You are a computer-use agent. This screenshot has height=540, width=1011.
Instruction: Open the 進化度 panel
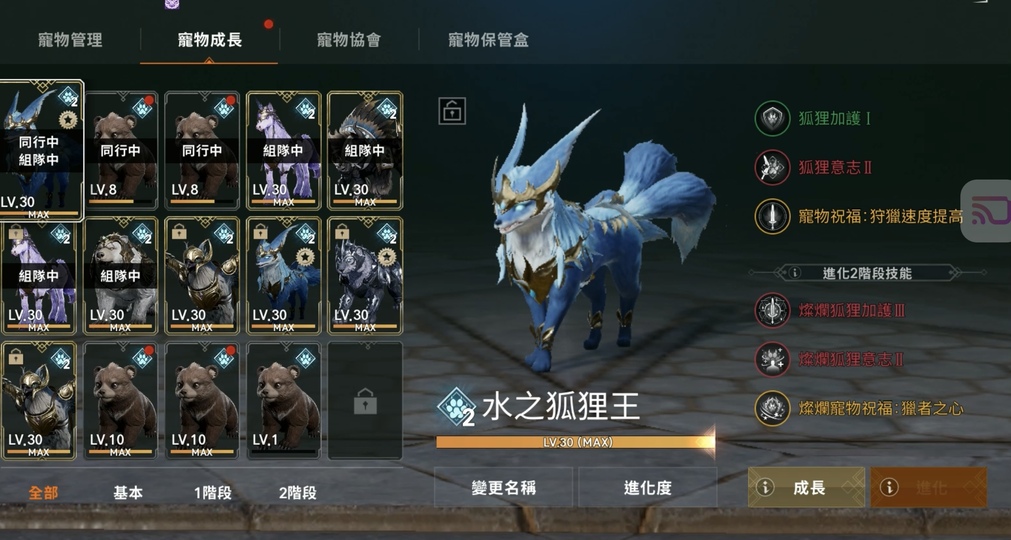point(647,487)
